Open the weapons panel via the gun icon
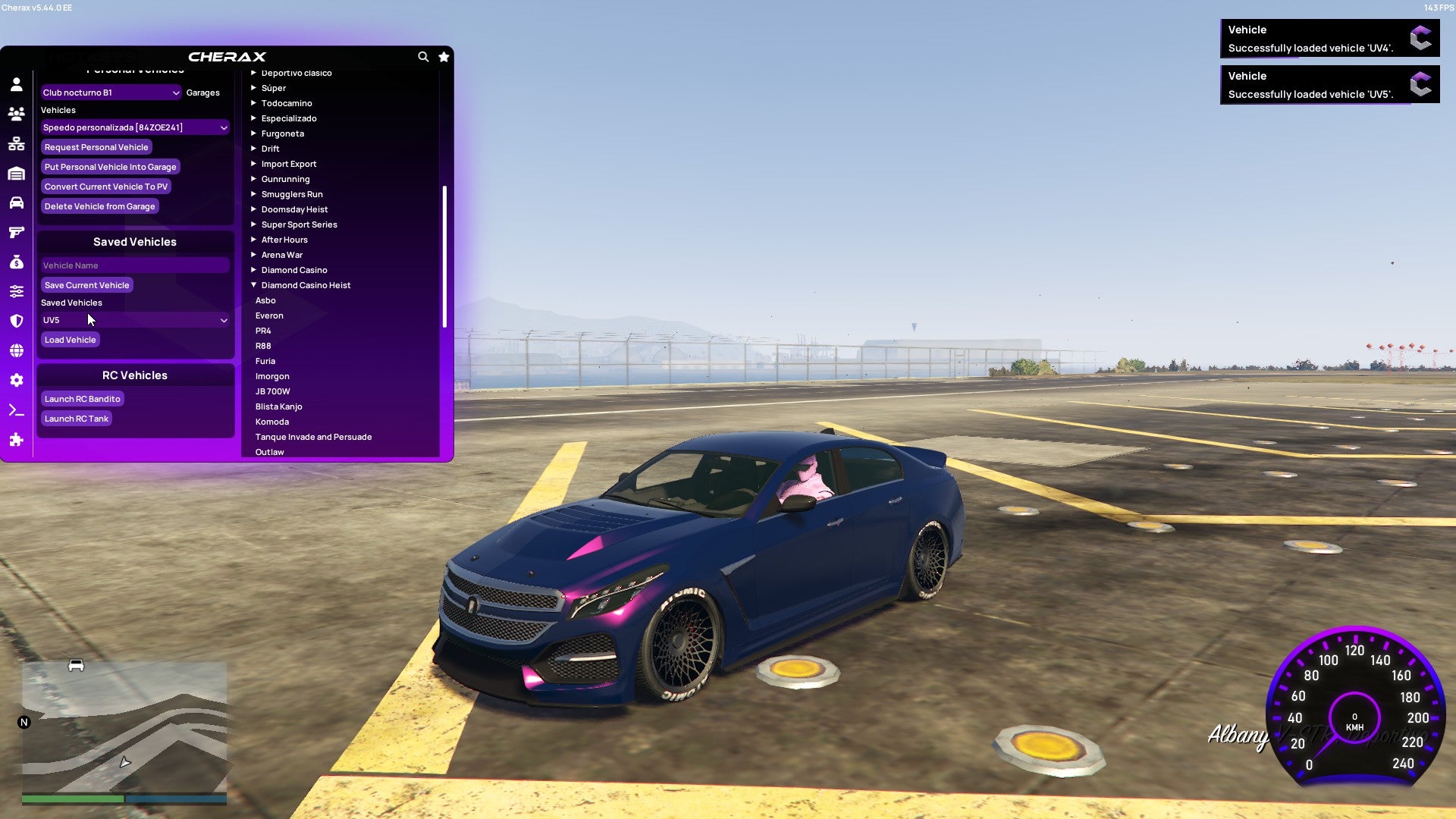This screenshot has width=1456, height=819. [16, 232]
